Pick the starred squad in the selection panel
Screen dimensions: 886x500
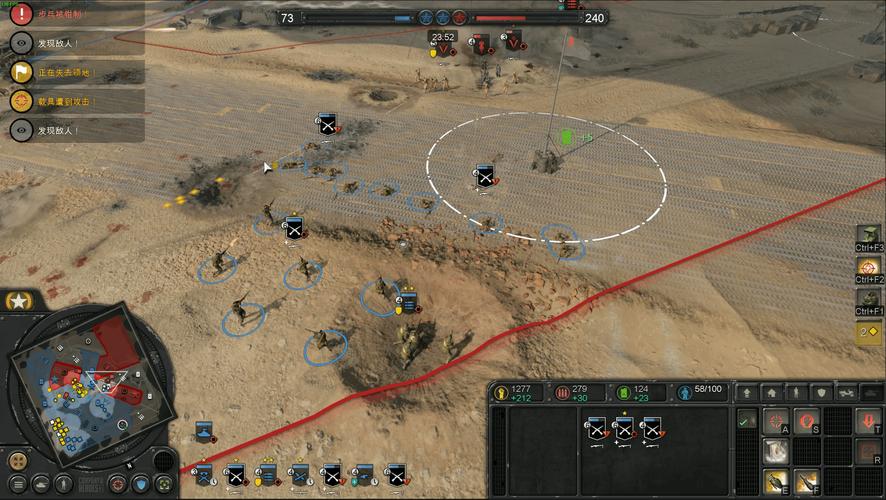pos(625,430)
